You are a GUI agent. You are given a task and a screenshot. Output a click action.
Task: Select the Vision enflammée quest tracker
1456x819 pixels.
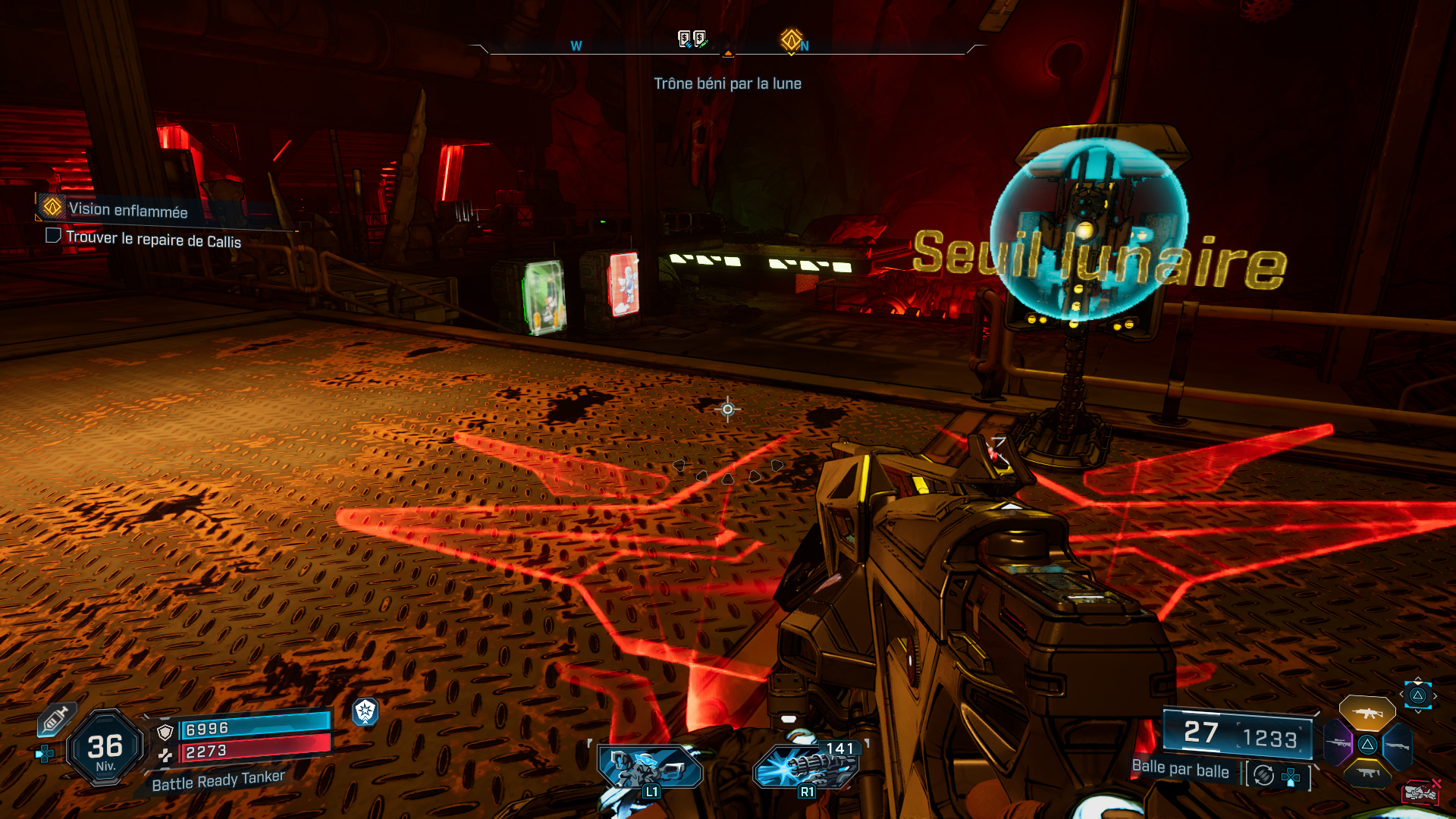coord(127,210)
